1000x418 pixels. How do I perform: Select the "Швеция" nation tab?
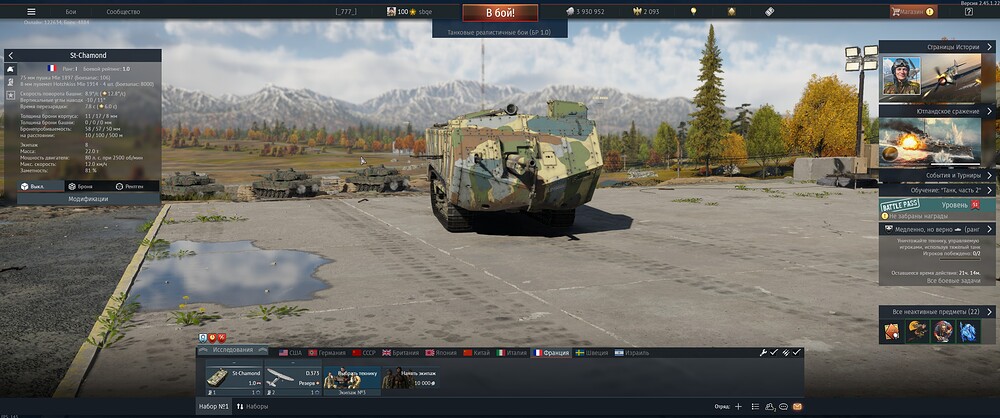(591, 353)
